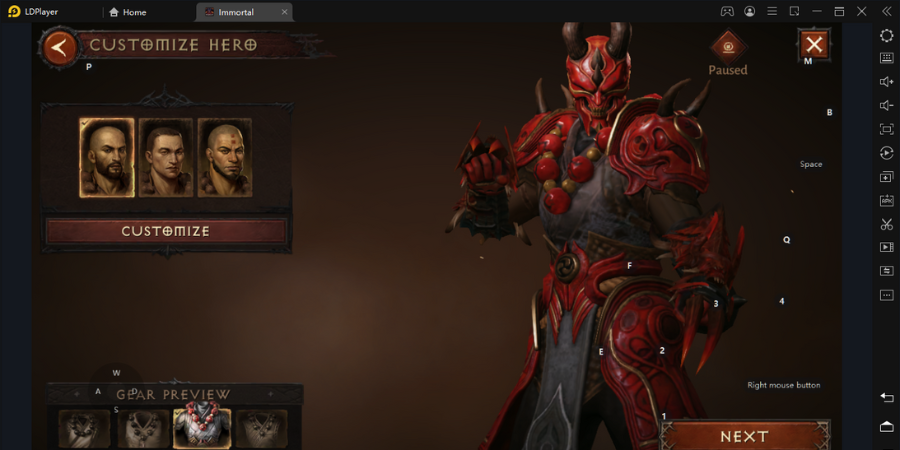Select the bald bearded face preset

pyautogui.click(x=107, y=158)
